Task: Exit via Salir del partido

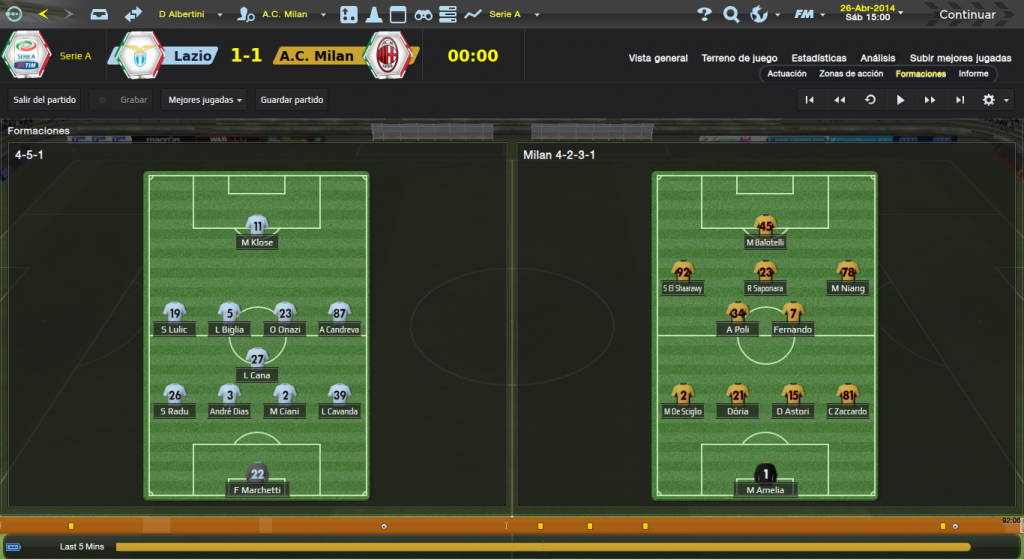Action: pyautogui.click(x=45, y=100)
